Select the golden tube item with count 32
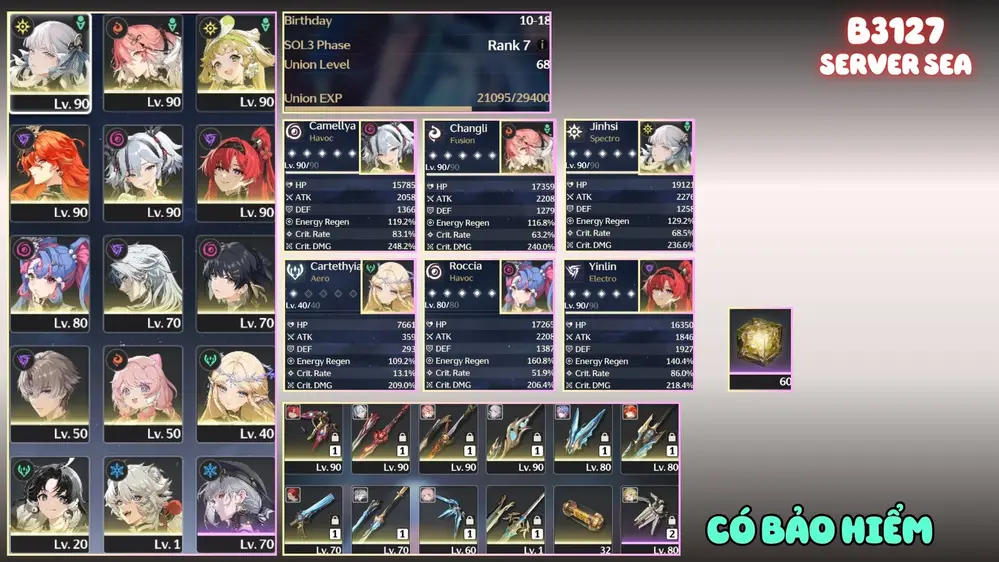This screenshot has width=999, height=562. pos(583,518)
